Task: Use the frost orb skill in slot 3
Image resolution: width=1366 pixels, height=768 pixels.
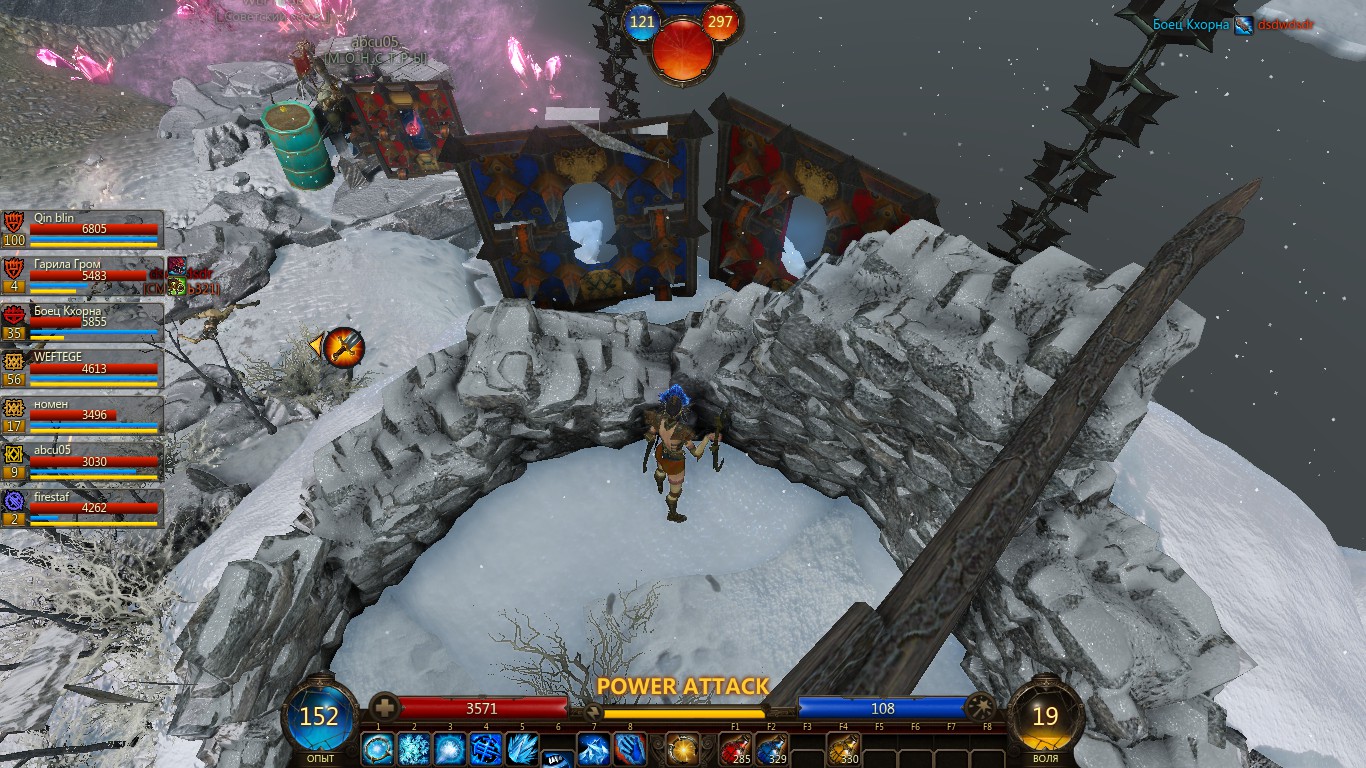Action: click(x=450, y=748)
